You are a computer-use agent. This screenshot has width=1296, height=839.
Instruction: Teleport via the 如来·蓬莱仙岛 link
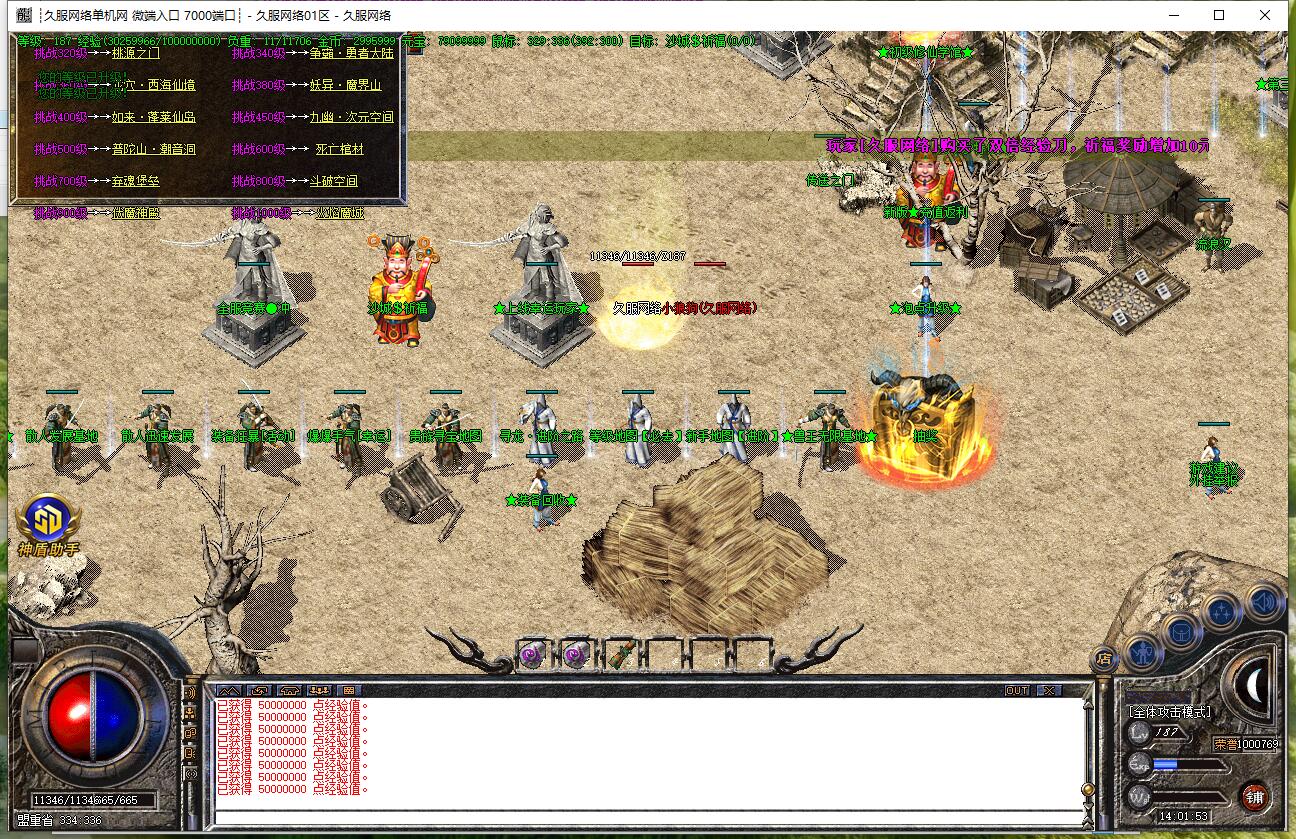(x=153, y=117)
